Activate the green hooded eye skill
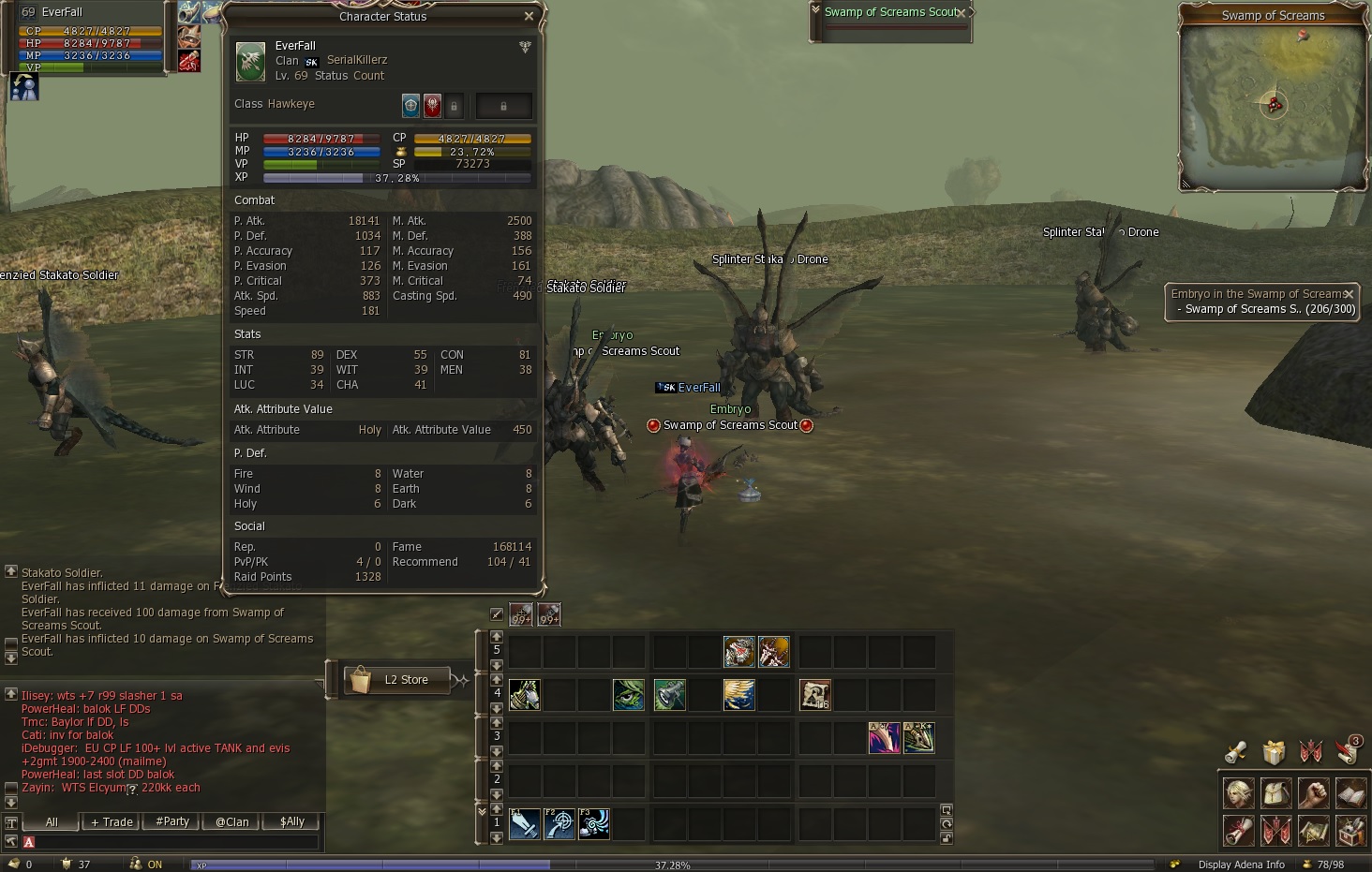 coord(628,694)
